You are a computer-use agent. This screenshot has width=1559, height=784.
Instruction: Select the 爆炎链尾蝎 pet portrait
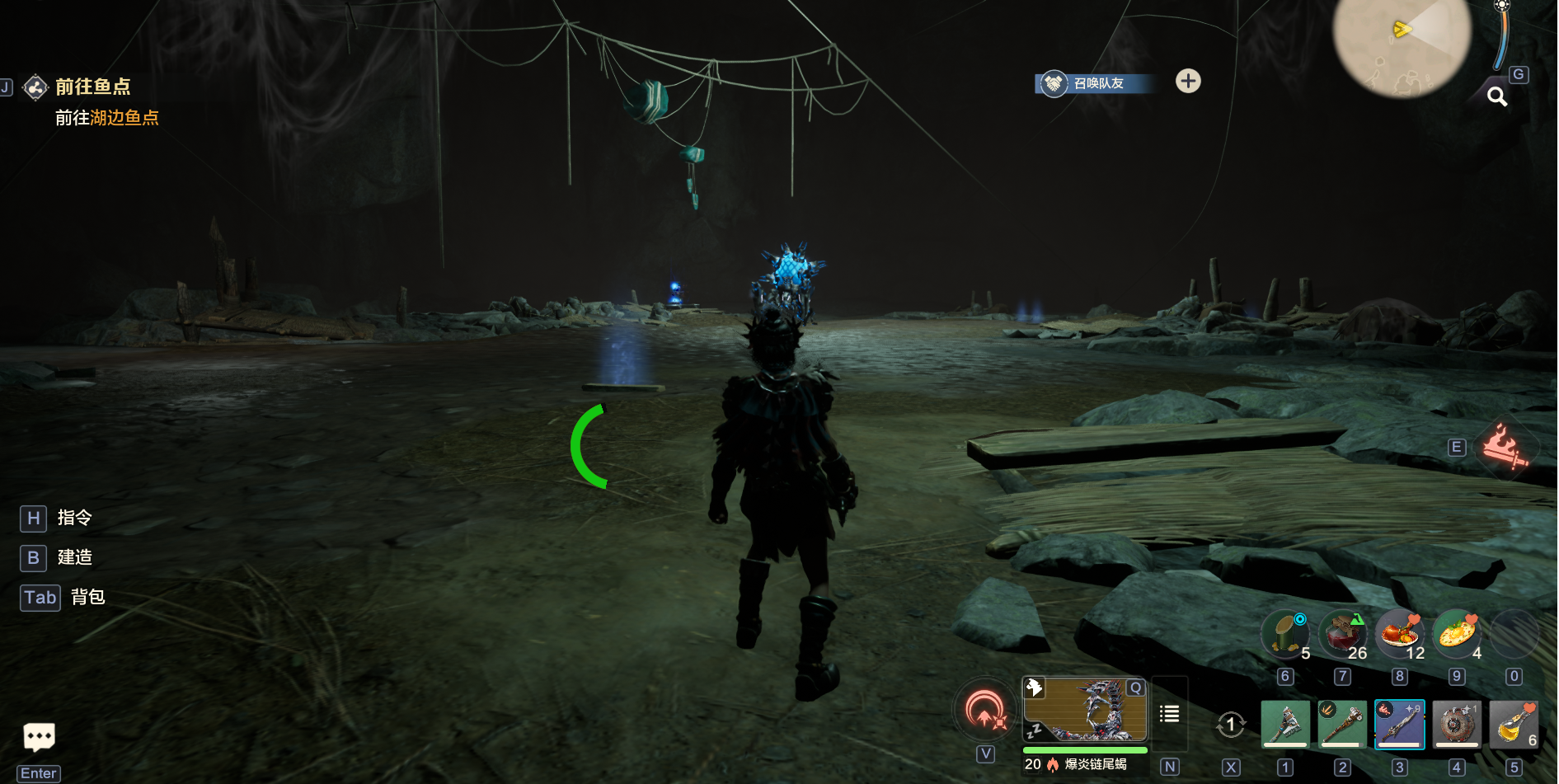(x=1084, y=710)
